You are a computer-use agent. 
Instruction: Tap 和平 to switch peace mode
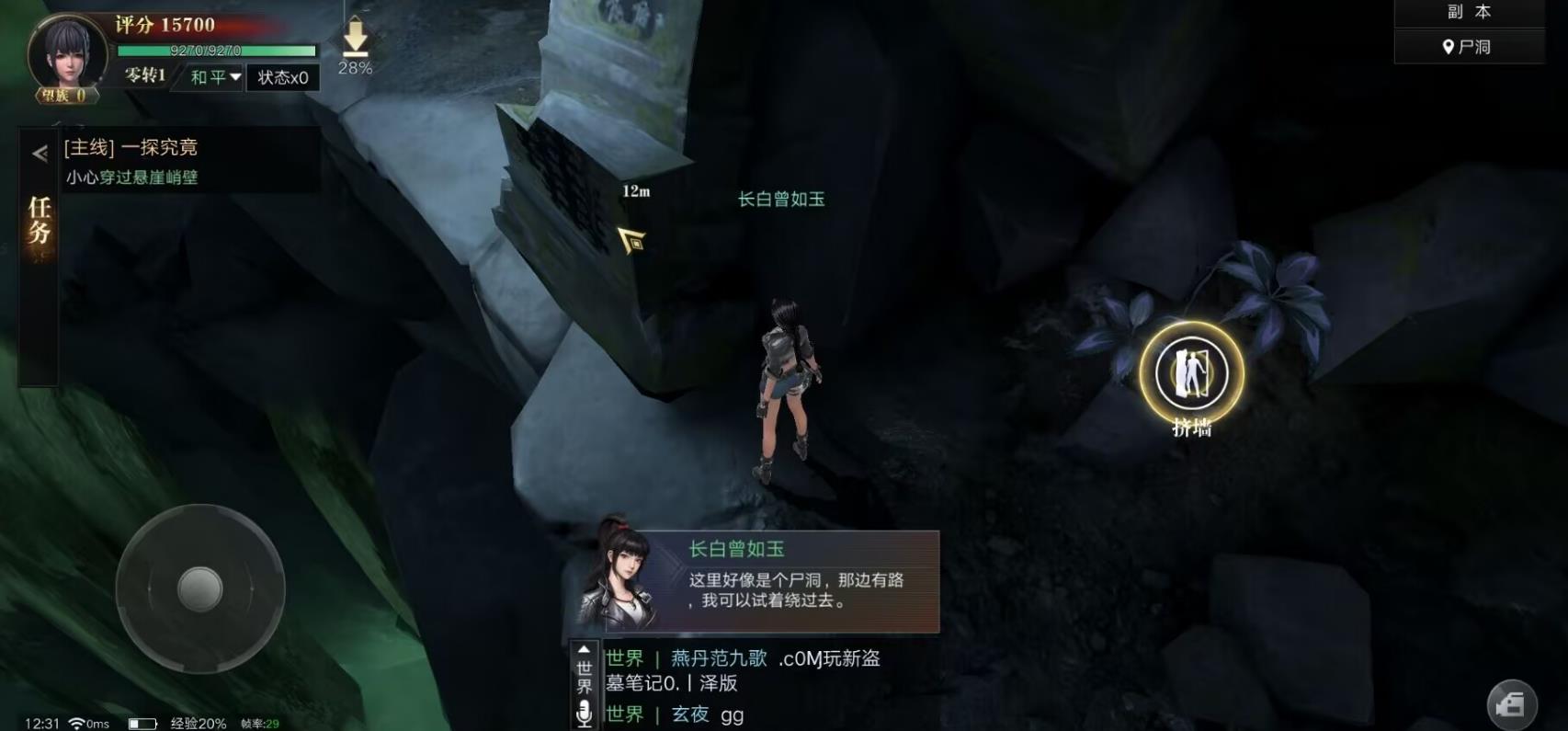point(206,78)
